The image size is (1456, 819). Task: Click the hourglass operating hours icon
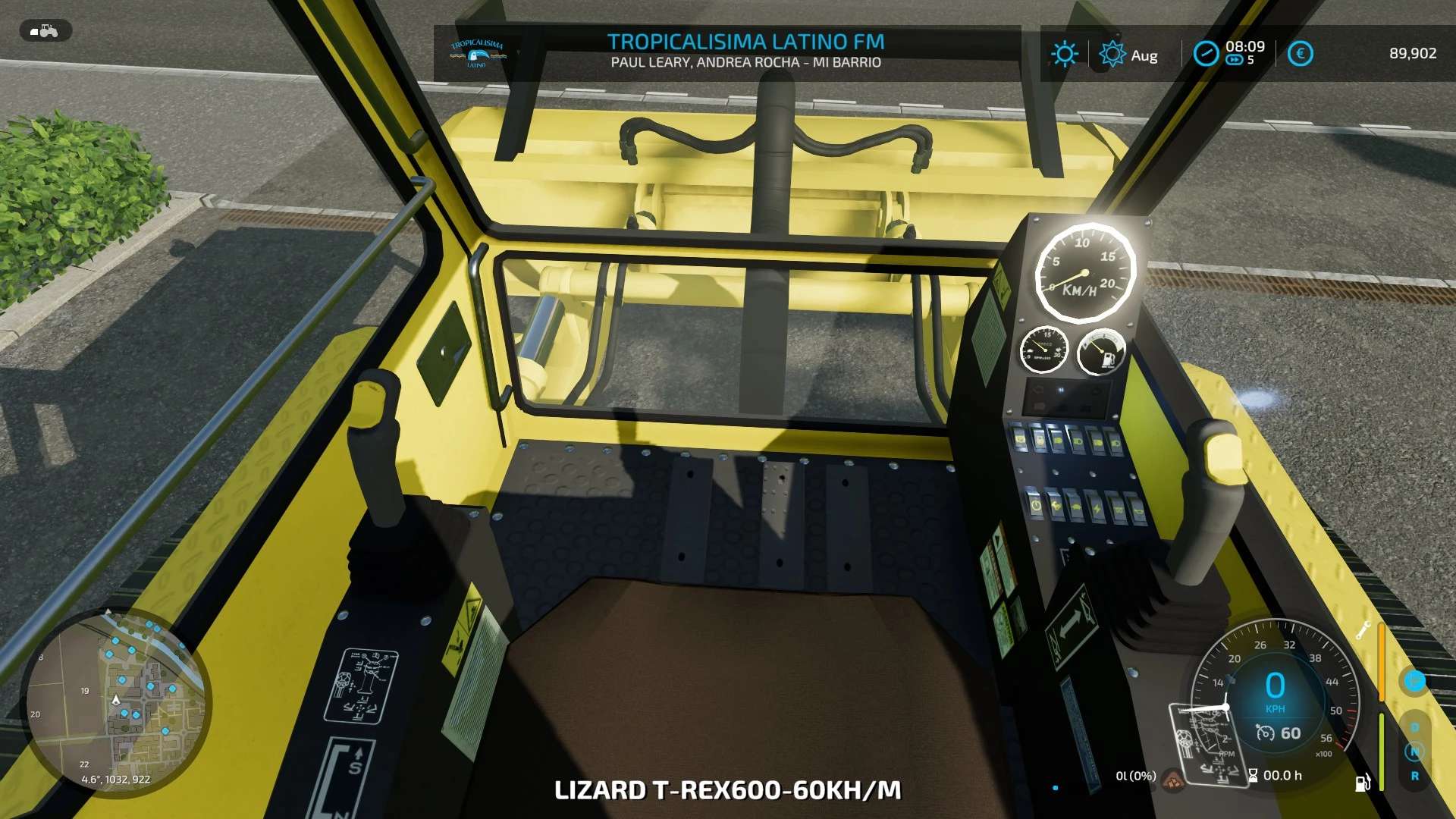(1253, 775)
